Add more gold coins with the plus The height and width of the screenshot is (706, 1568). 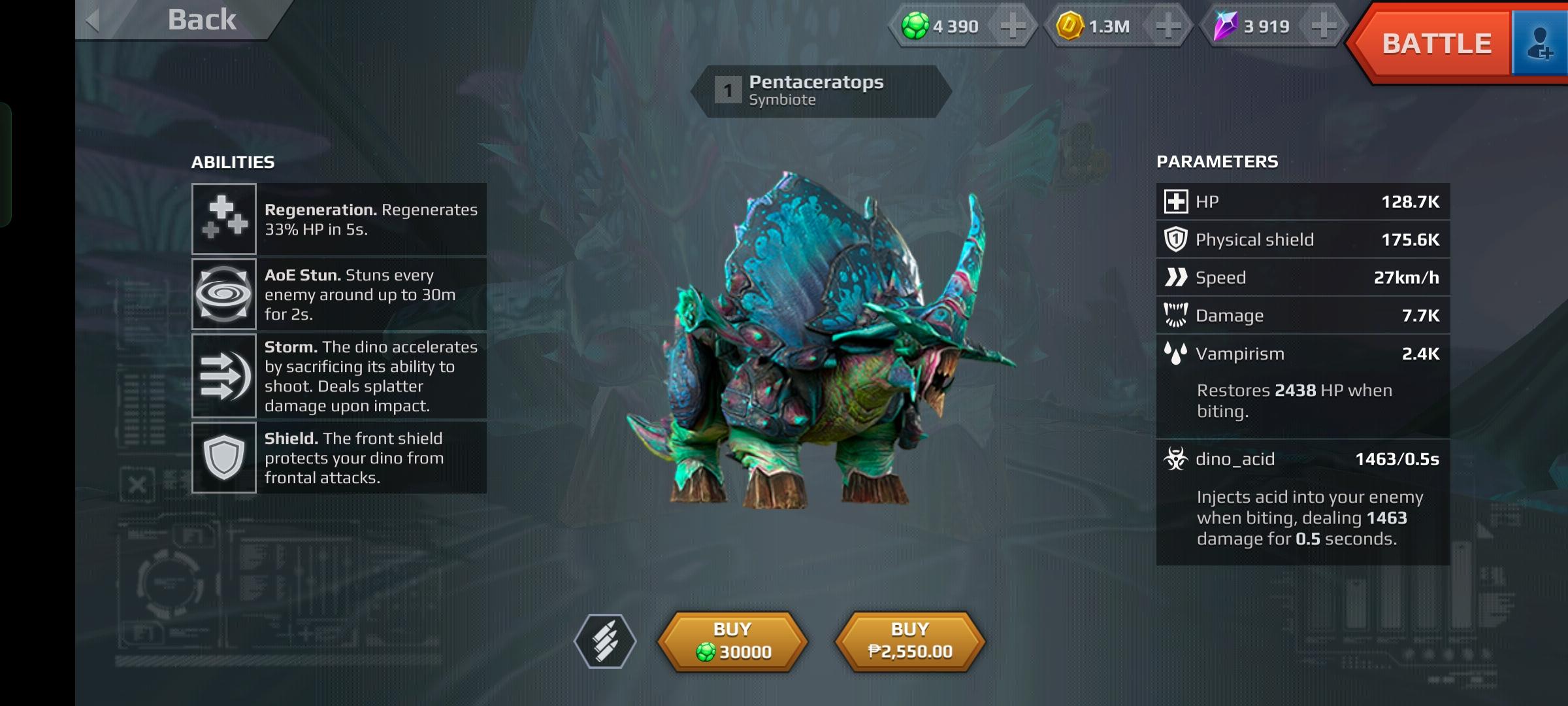click(1168, 26)
